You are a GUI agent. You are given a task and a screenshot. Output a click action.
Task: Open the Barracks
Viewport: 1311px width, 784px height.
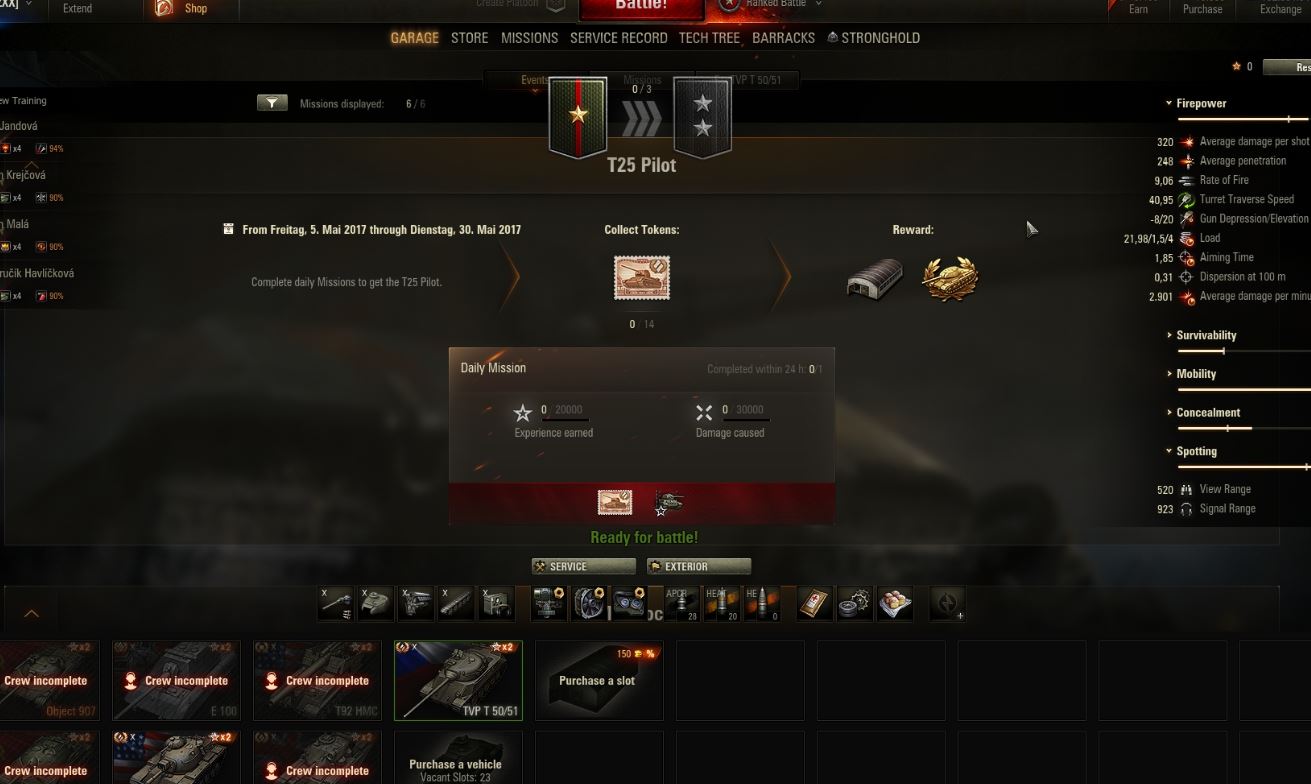(x=783, y=38)
